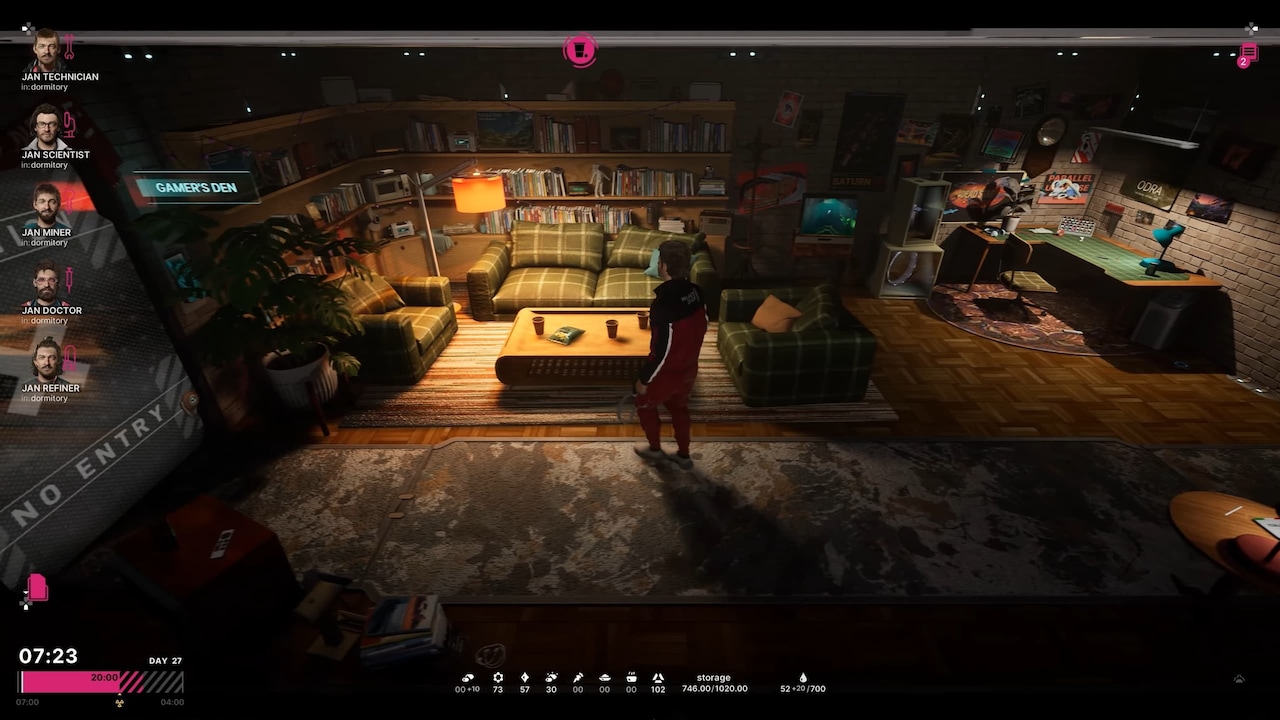This screenshot has height=720, width=1280.
Task: Select Jan Scientist's portrait
Action: pyautogui.click(x=46, y=127)
